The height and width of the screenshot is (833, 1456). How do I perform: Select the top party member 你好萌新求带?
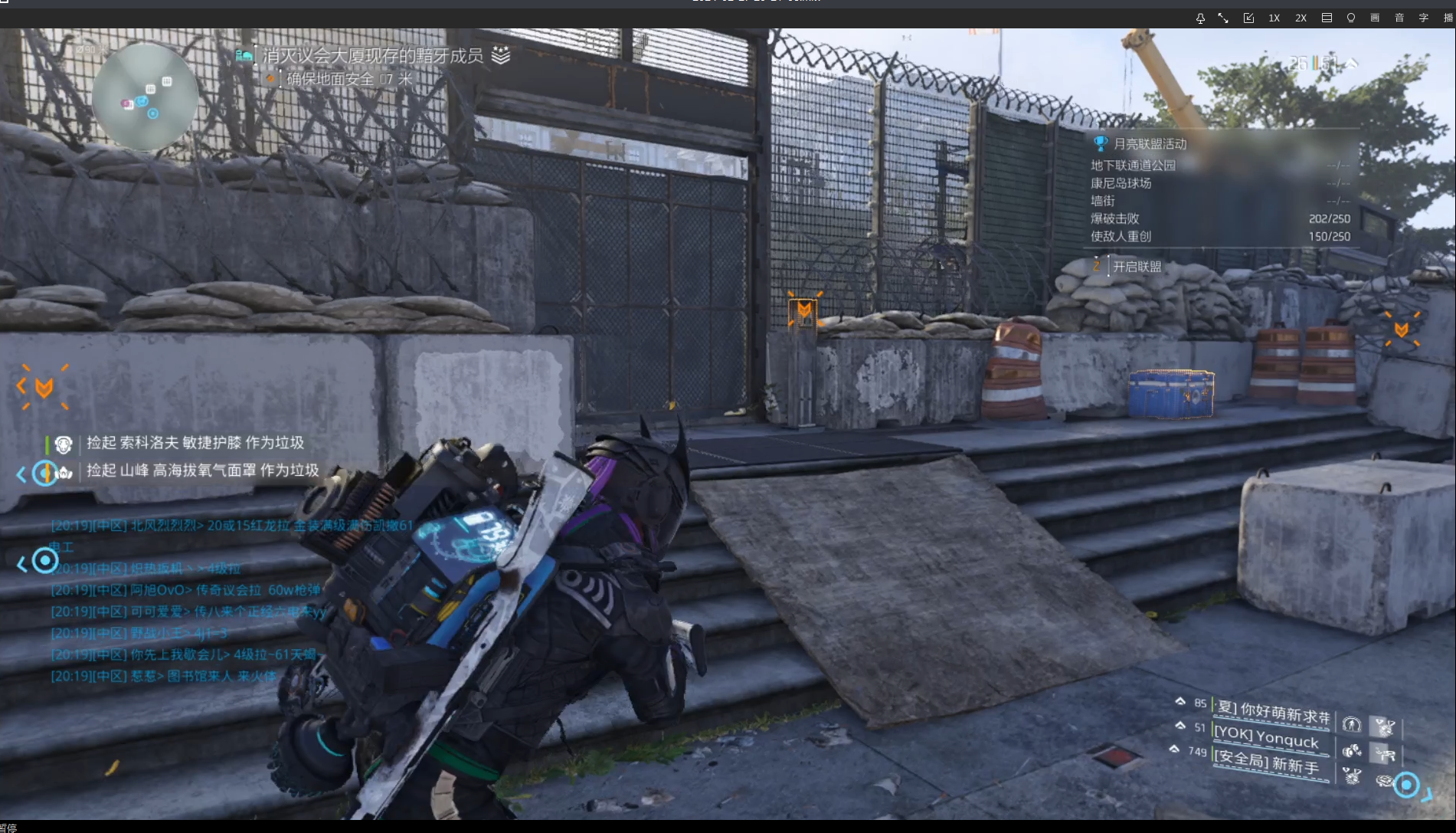point(1274,712)
